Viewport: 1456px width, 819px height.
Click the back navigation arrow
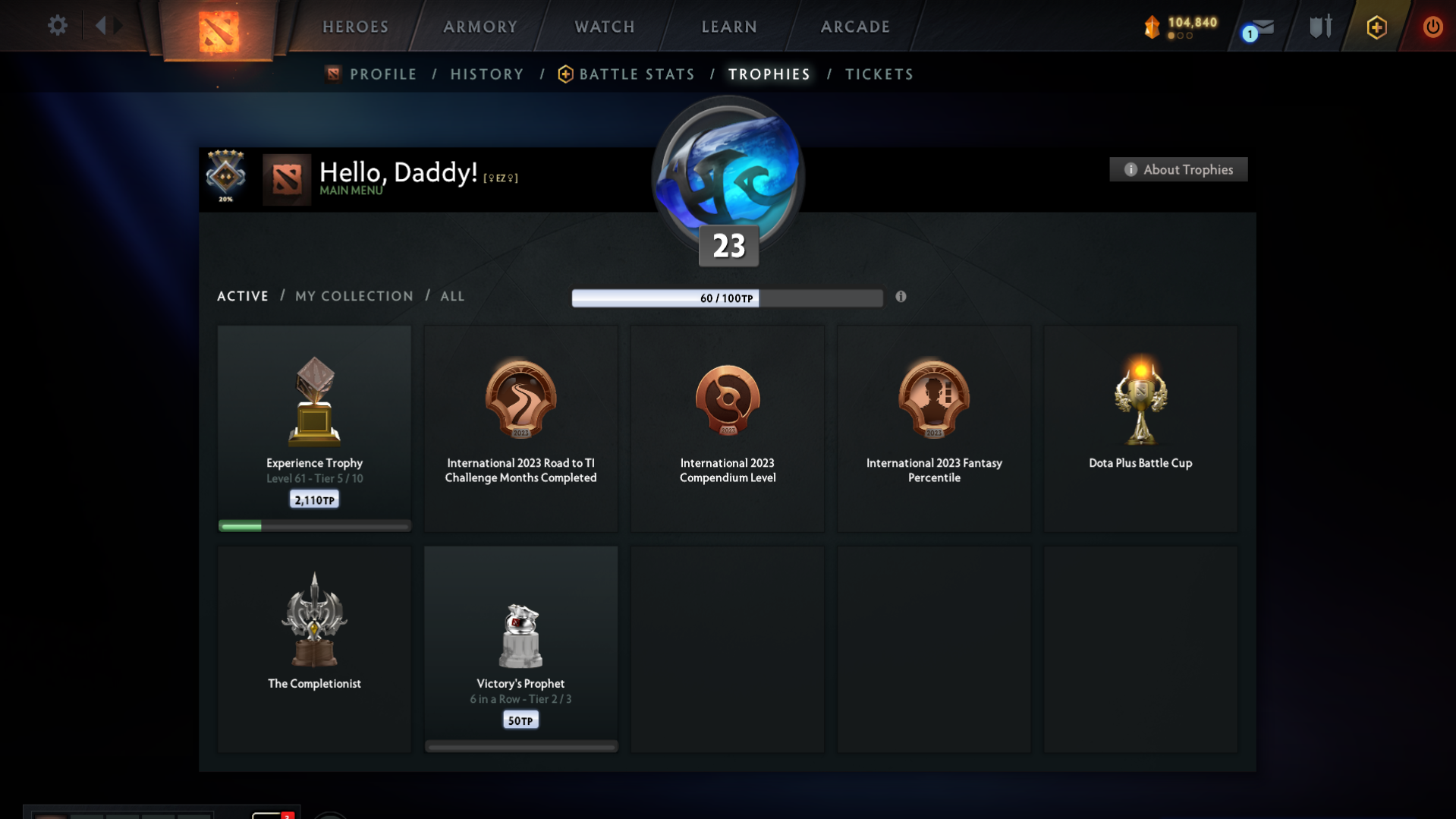[99, 25]
